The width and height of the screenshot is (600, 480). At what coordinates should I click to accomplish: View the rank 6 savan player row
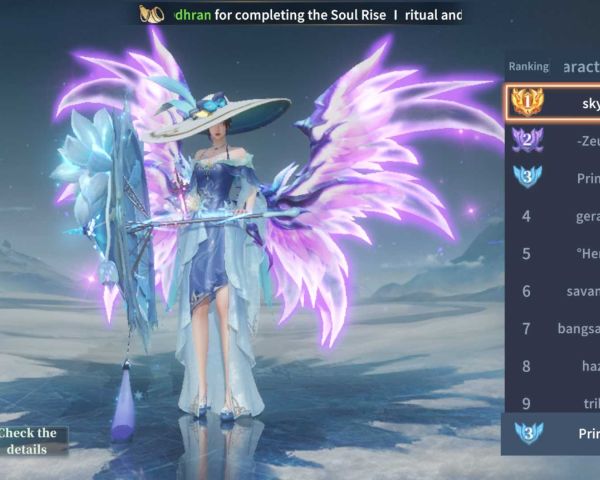point(553,291)
